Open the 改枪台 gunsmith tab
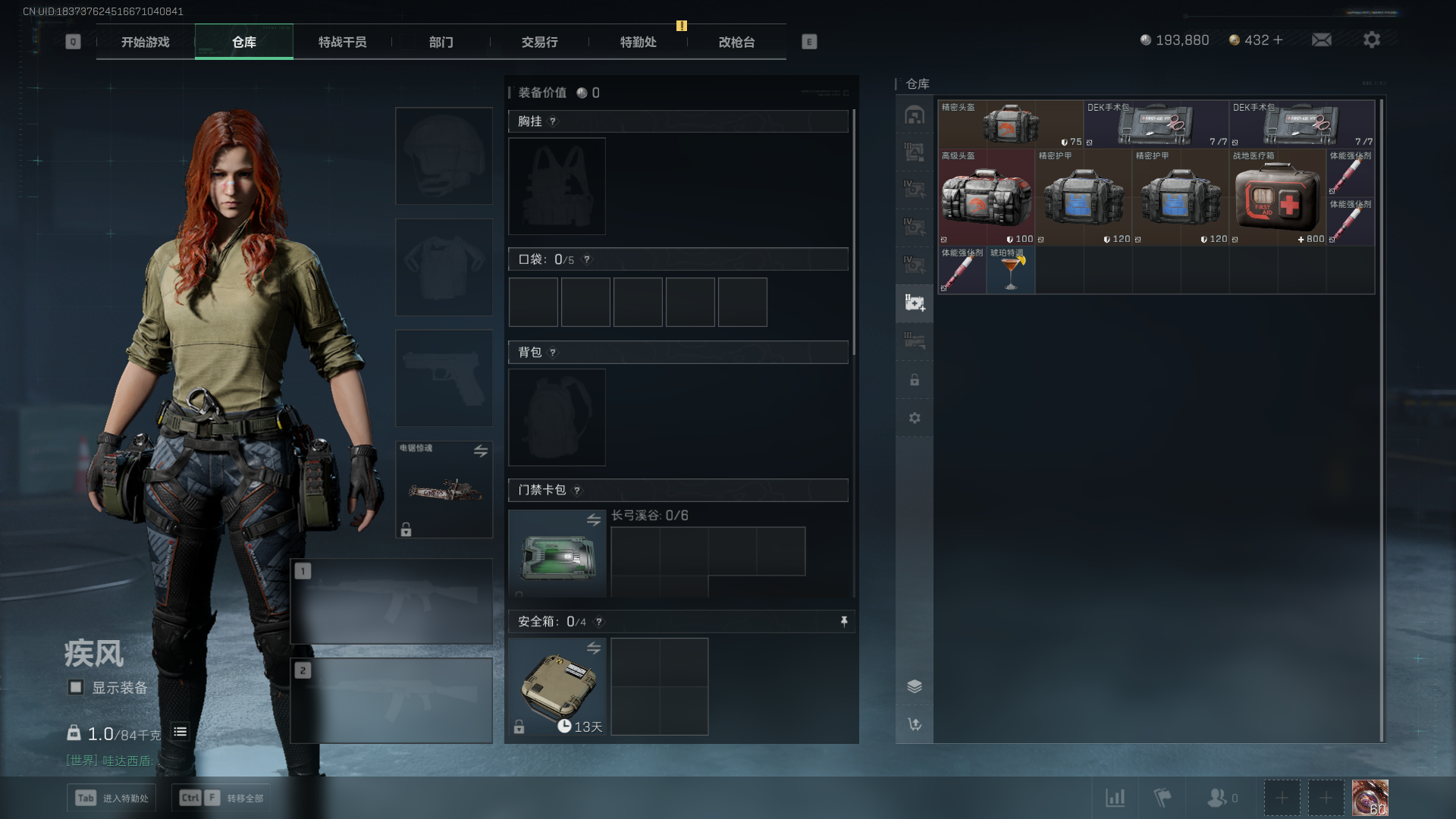The width and height of the screenshot is (1456, 819). click(736, 42)
